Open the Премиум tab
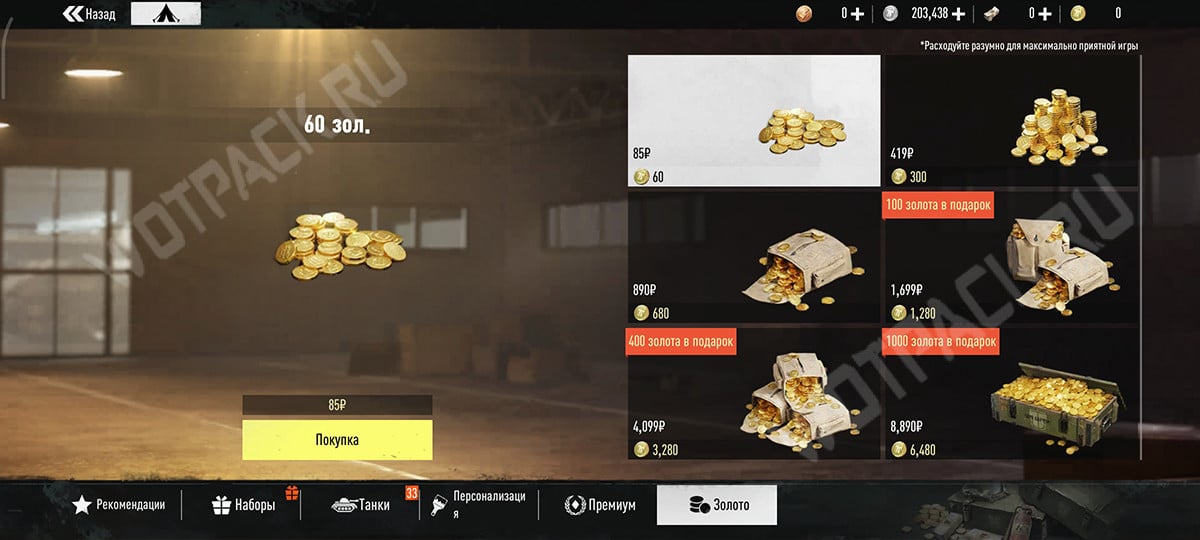 click(600, 505)
